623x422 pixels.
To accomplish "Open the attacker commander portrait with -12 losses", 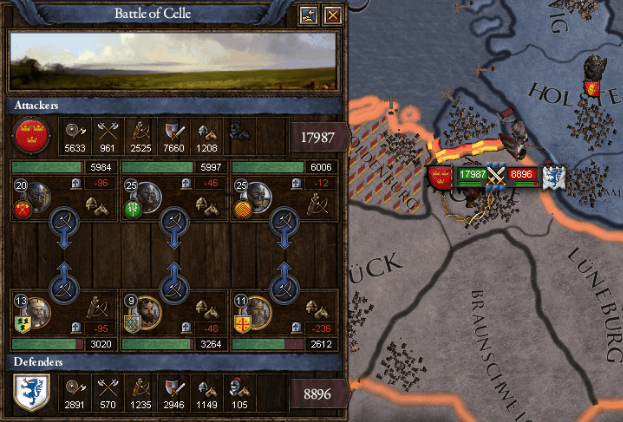I will click(257, 194).
